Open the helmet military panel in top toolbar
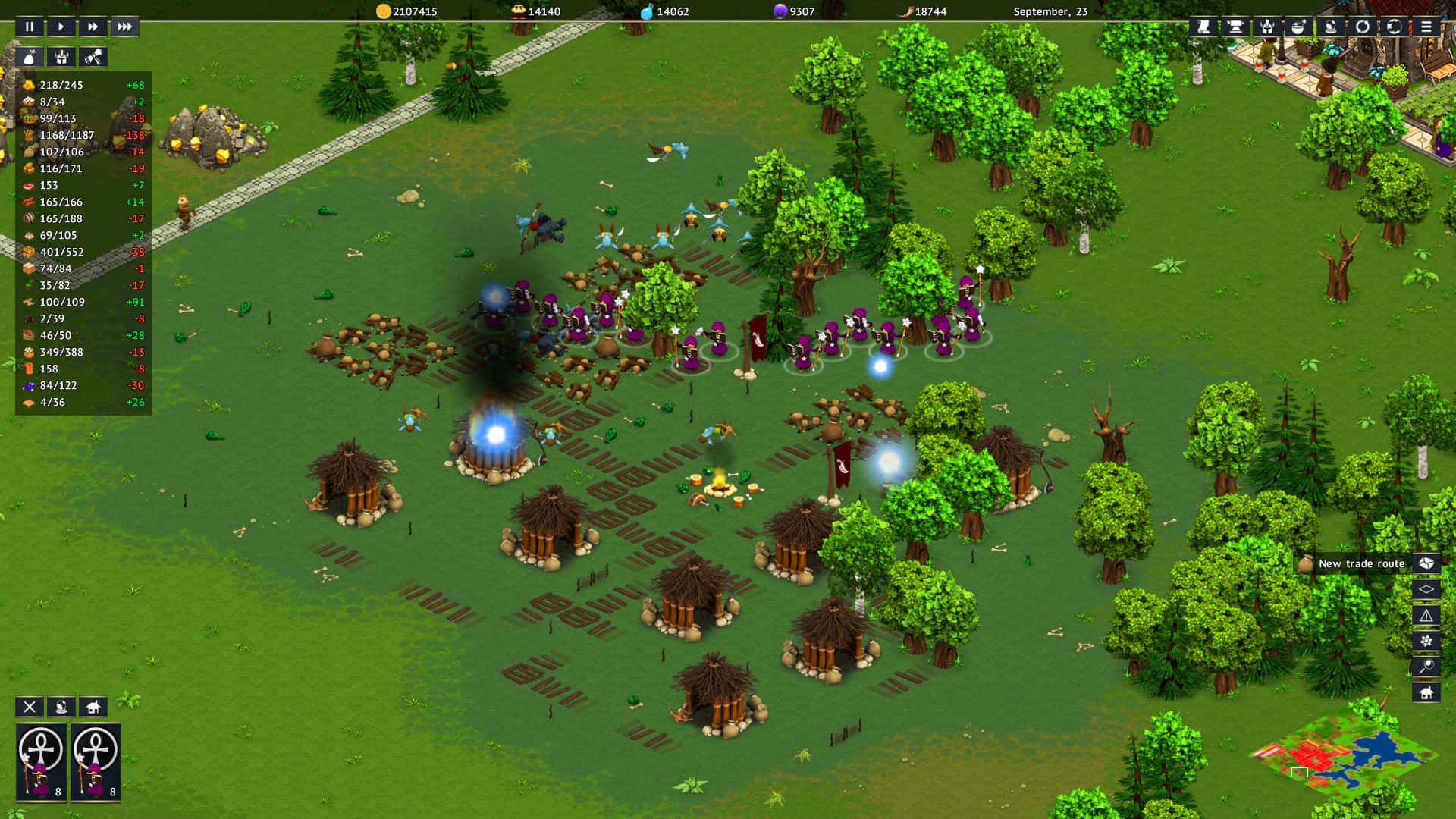 1266,27
